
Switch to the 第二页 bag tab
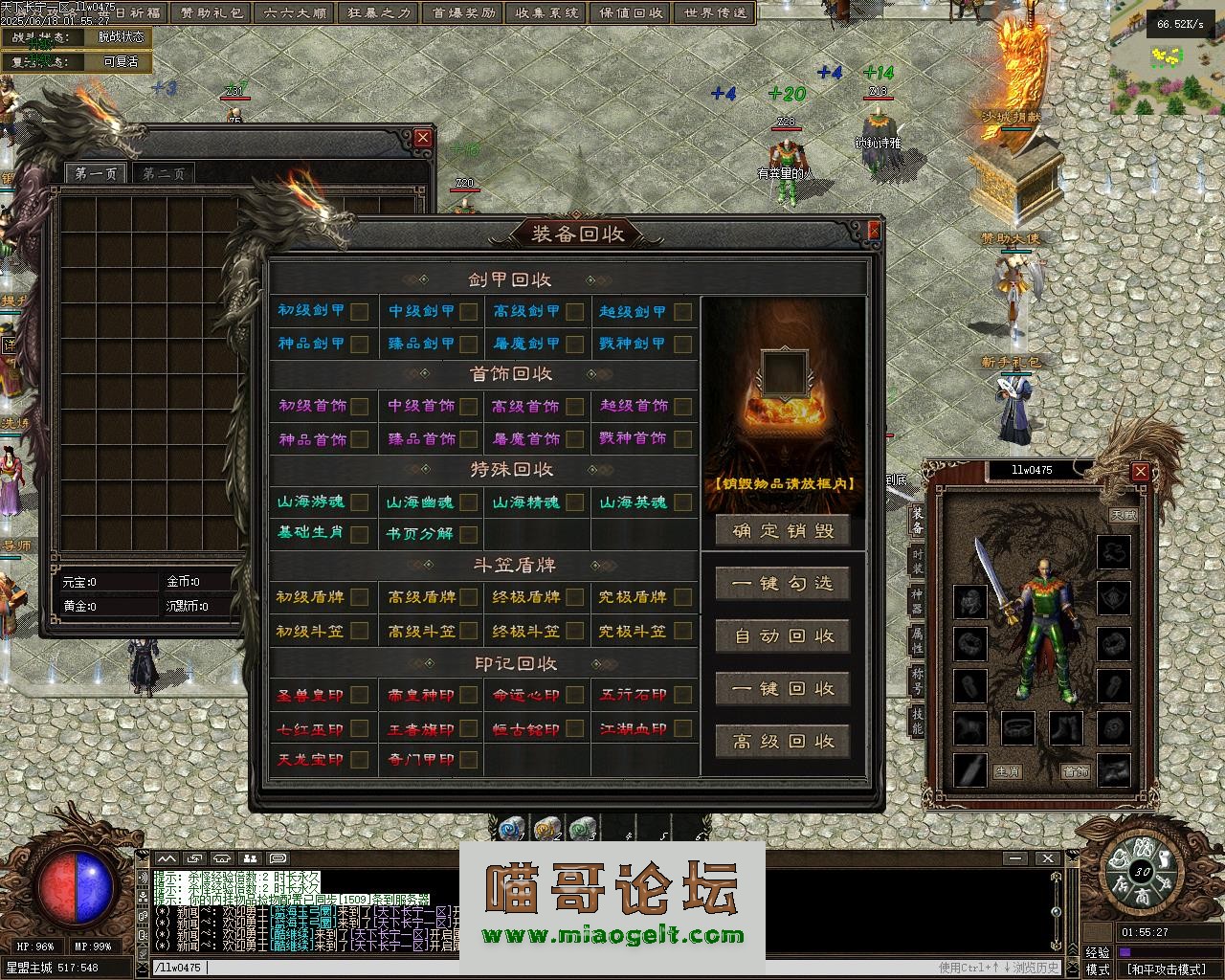pyautogui.click(x=164, y=173)
